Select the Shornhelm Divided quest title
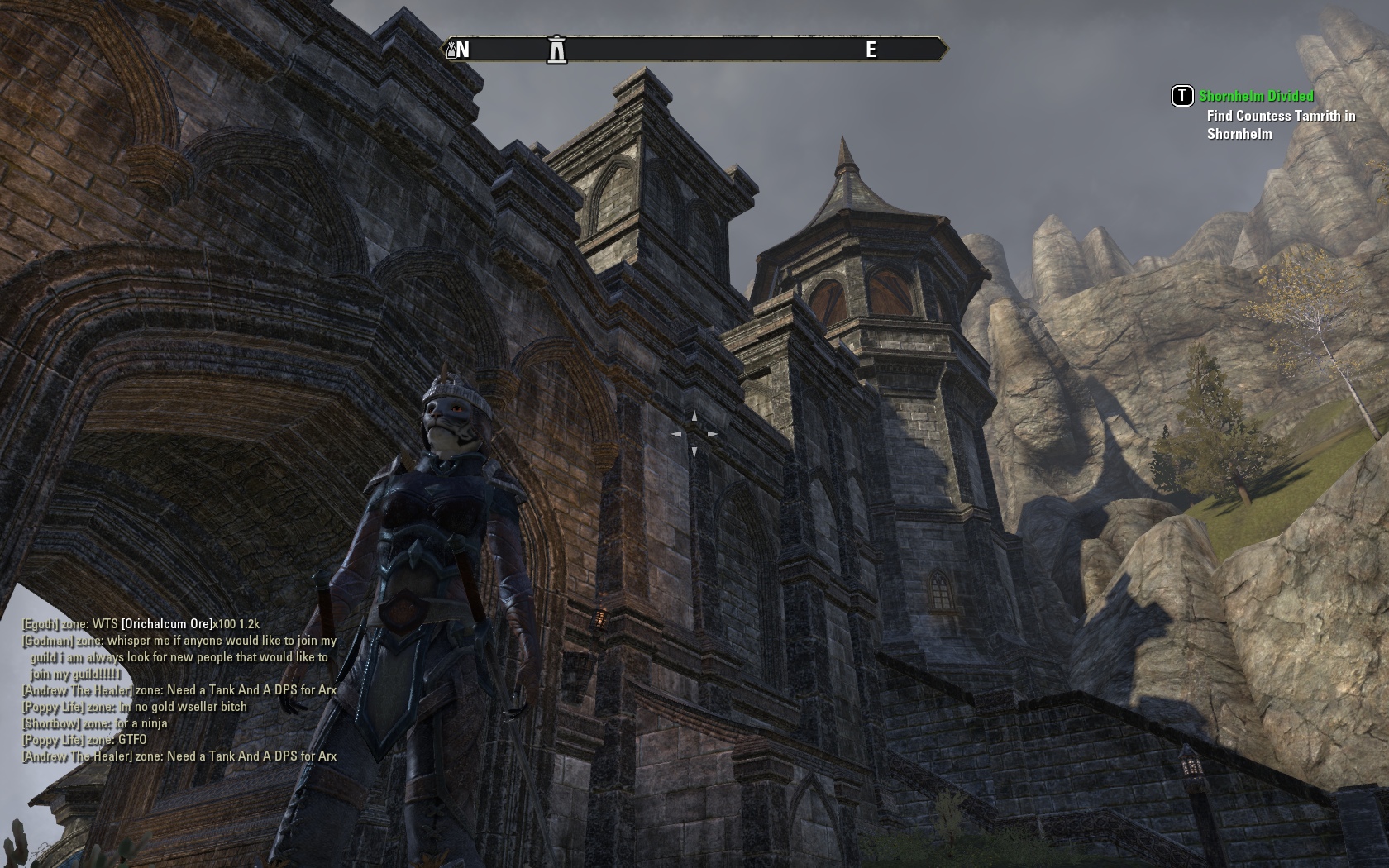This screenshot has height=868, width=1389. click(x=1256, y=96)
